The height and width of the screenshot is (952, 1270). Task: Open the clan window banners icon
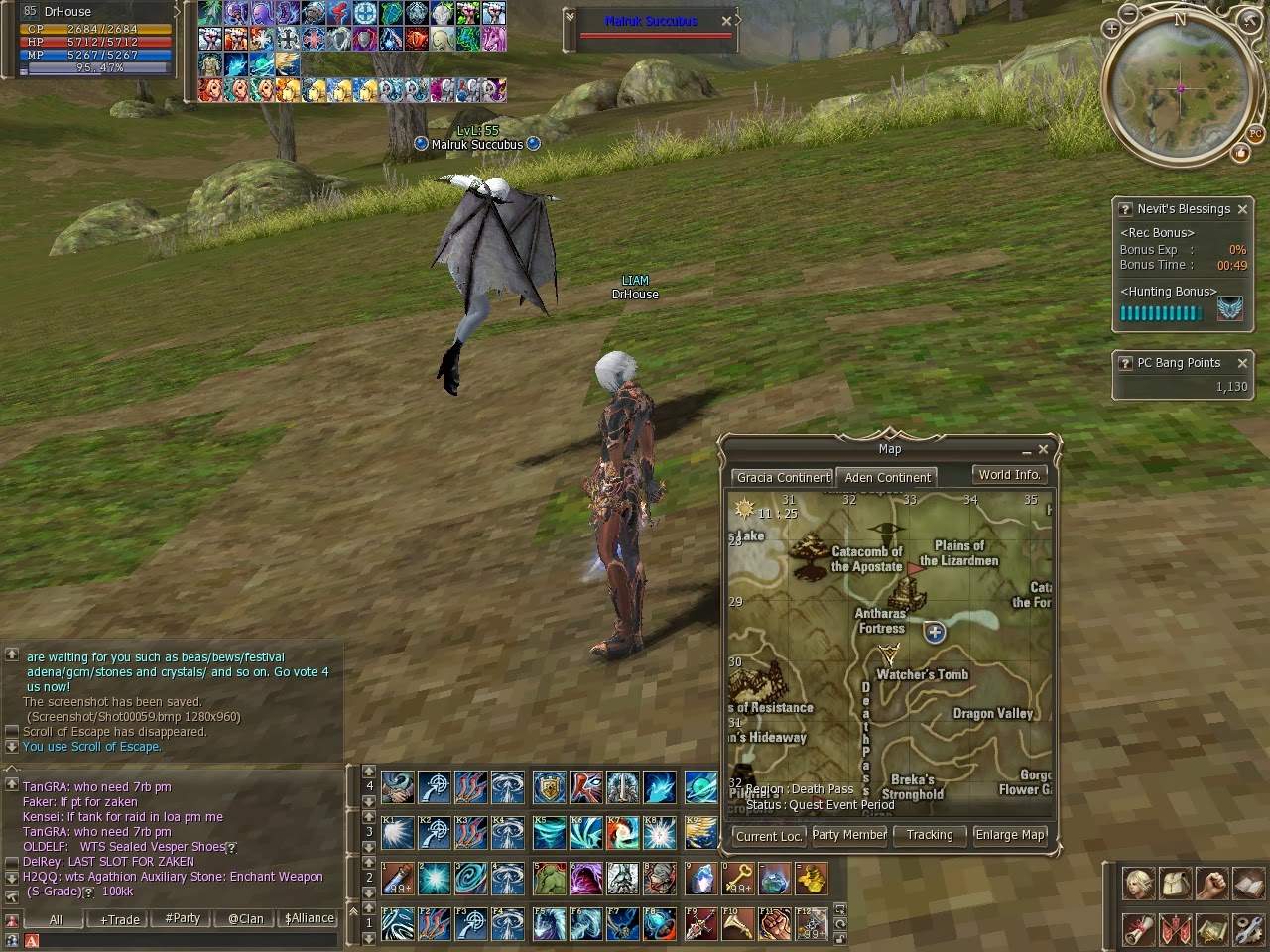point(1175,929)
